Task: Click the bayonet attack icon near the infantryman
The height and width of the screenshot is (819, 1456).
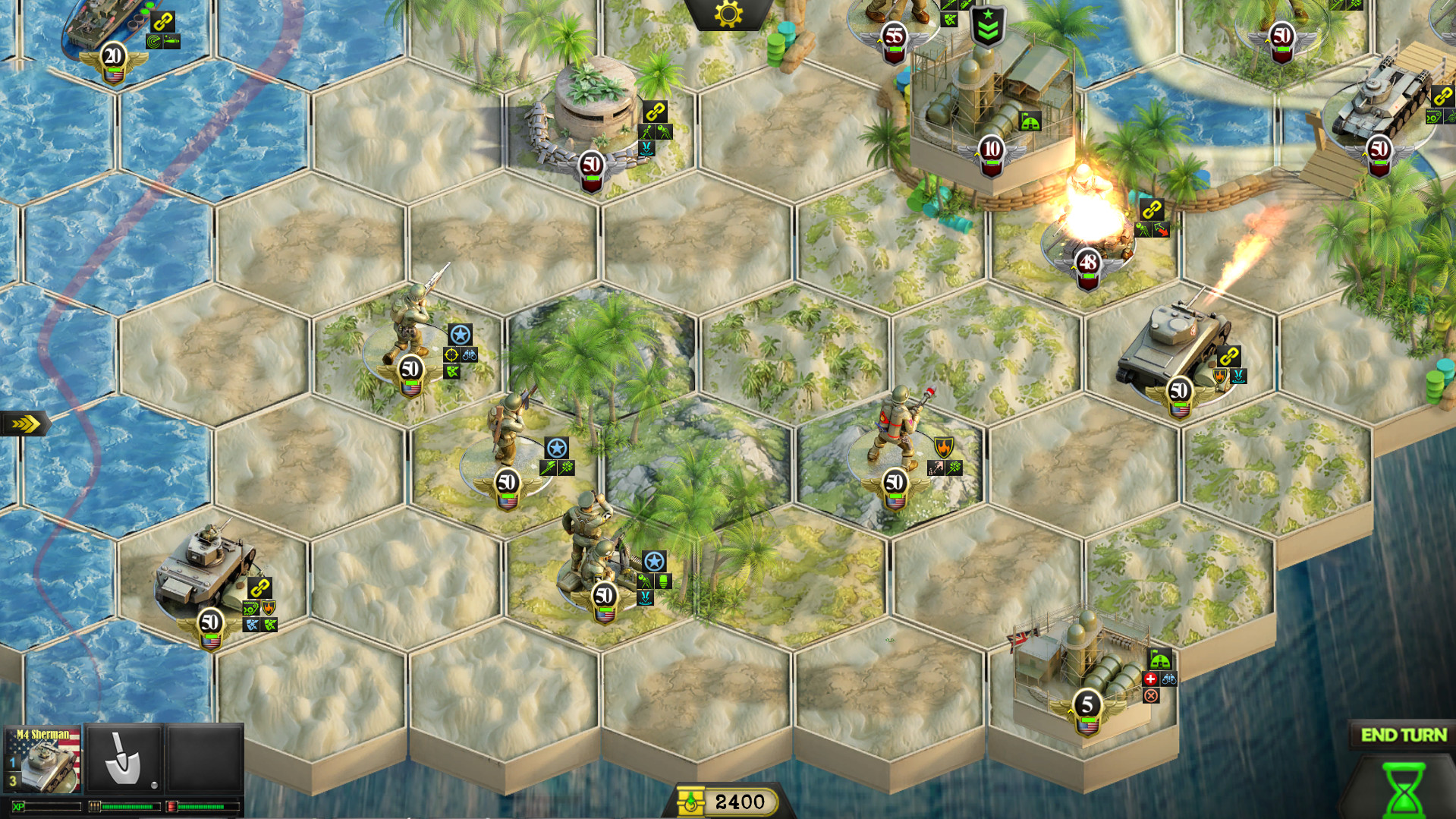Action: 548,468
